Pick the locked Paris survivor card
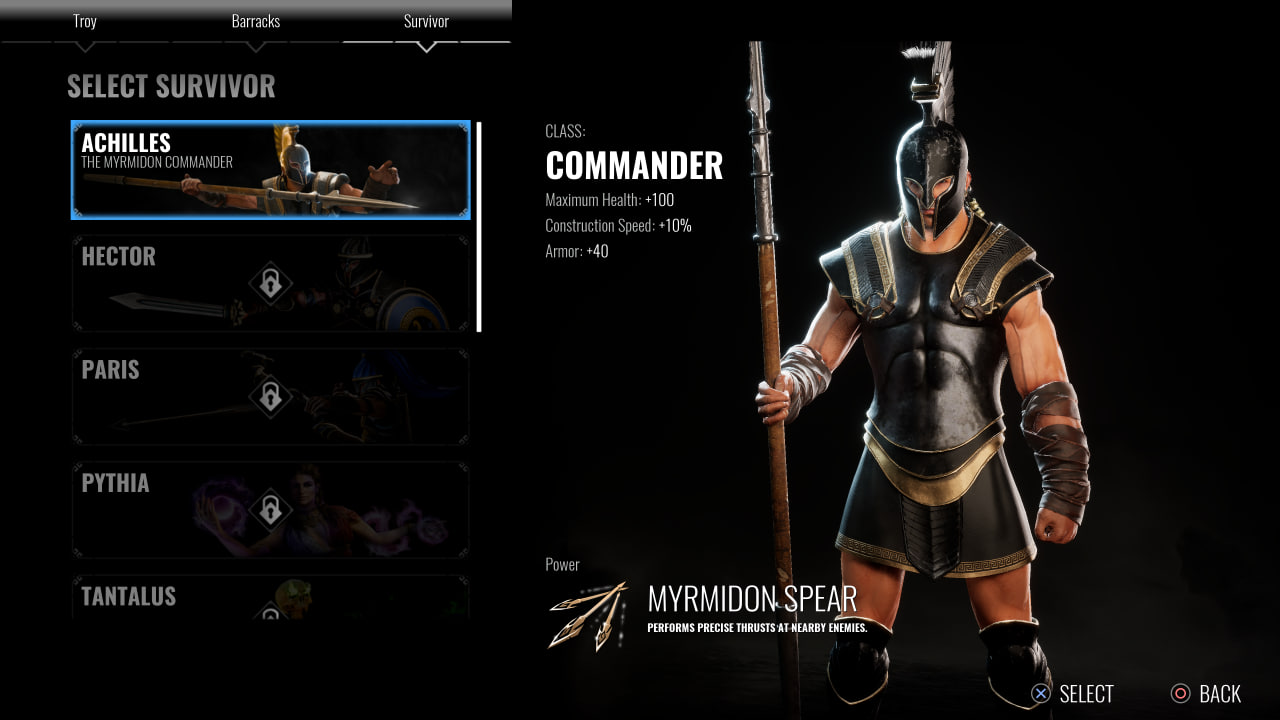 270,396
